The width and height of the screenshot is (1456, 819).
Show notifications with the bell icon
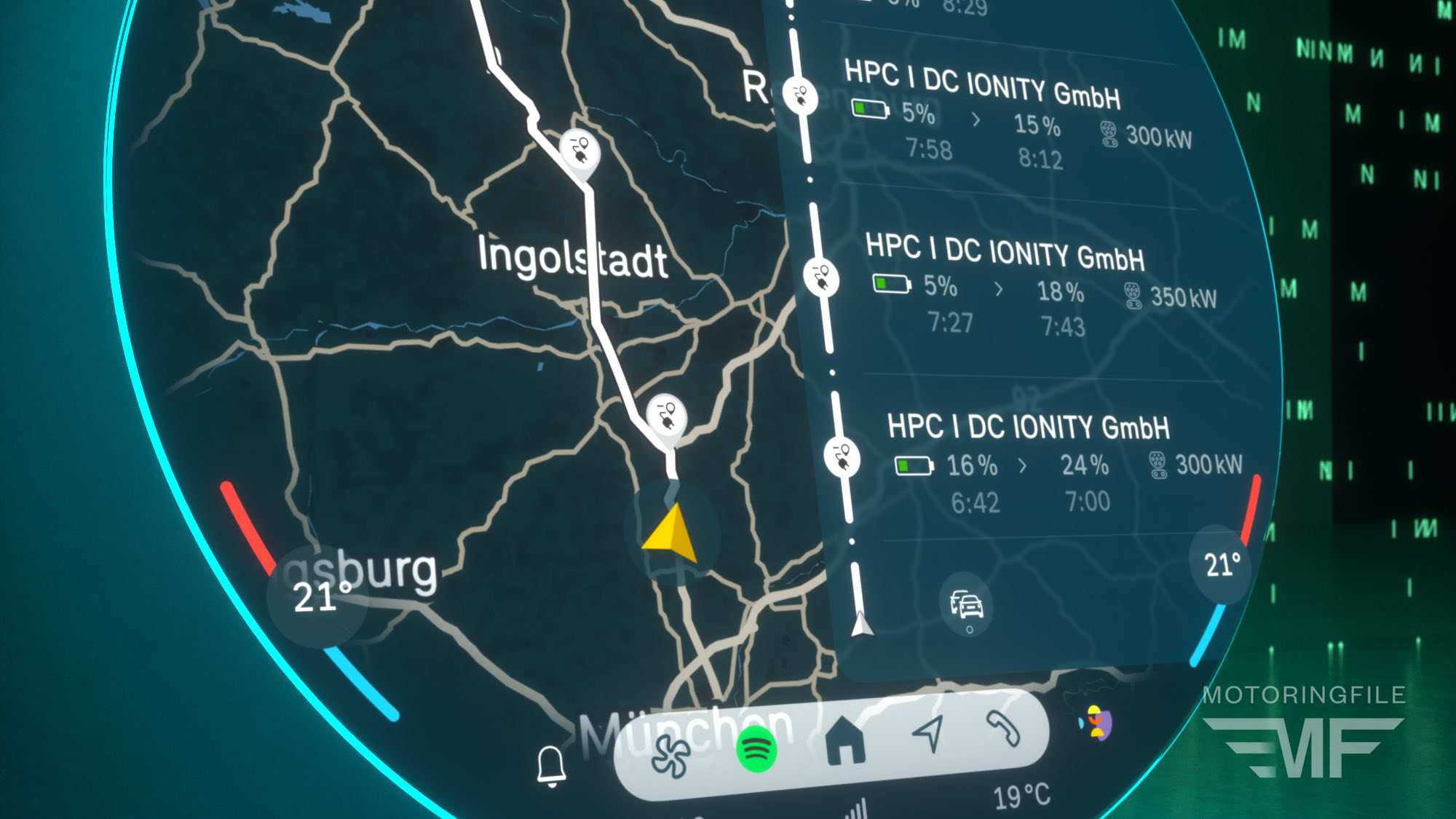tap(551, 766)
